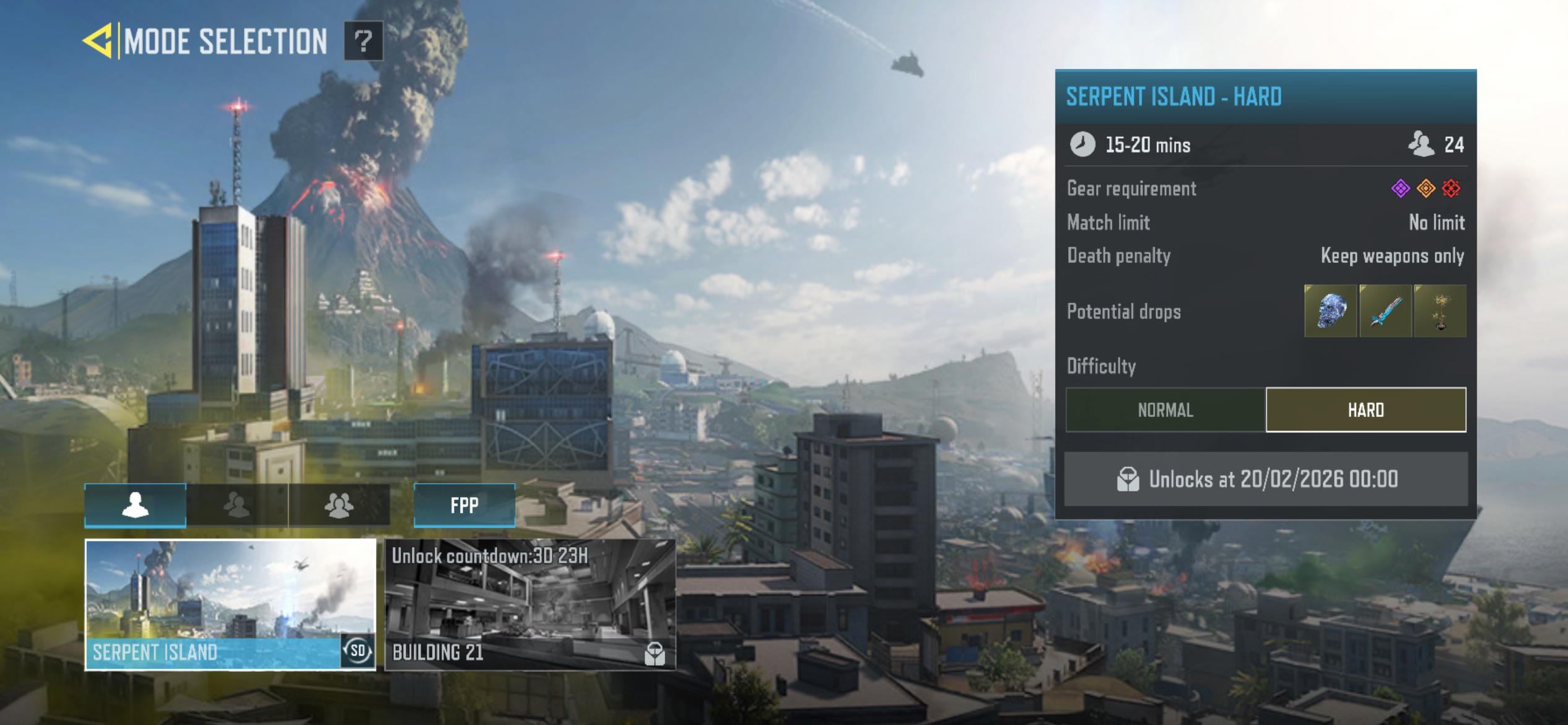Inspect the blue sword potential drop
The image size is (1568, 725).
tap(1385, 311)
